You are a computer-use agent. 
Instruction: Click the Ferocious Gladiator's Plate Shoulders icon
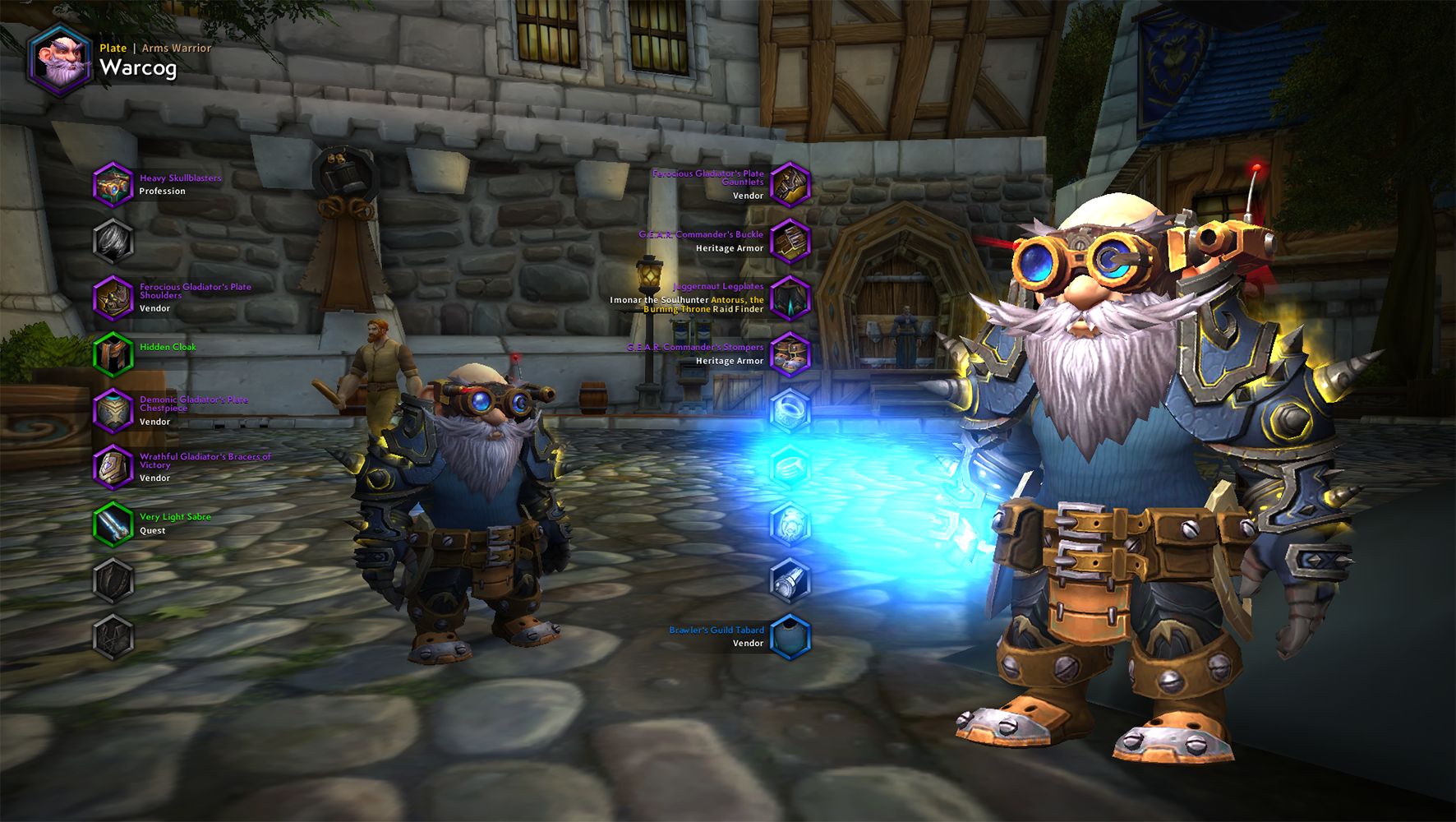[x=113, y=298]
